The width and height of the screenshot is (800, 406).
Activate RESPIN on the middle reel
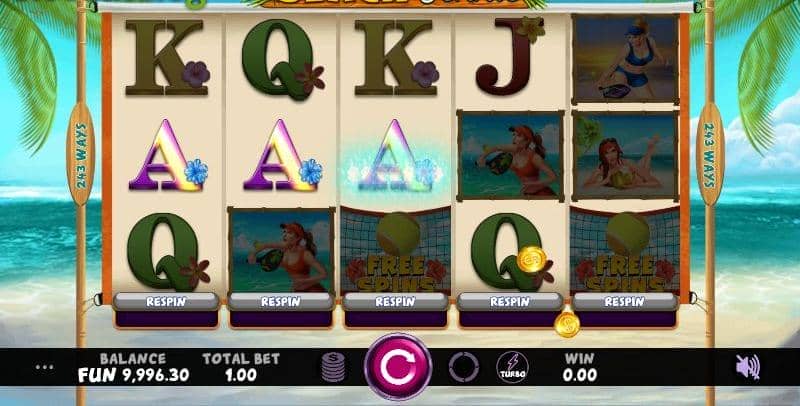395,301
